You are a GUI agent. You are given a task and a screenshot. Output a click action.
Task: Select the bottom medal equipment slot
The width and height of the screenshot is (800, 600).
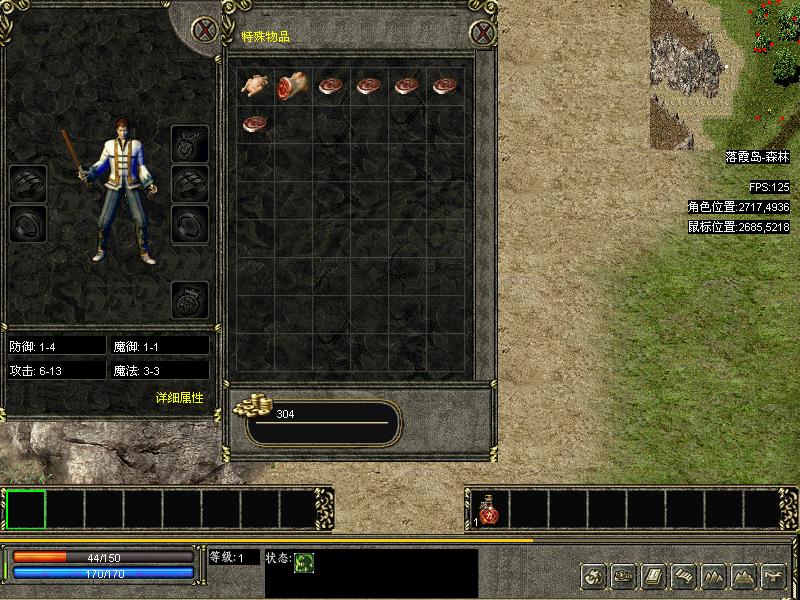(190, 299)
